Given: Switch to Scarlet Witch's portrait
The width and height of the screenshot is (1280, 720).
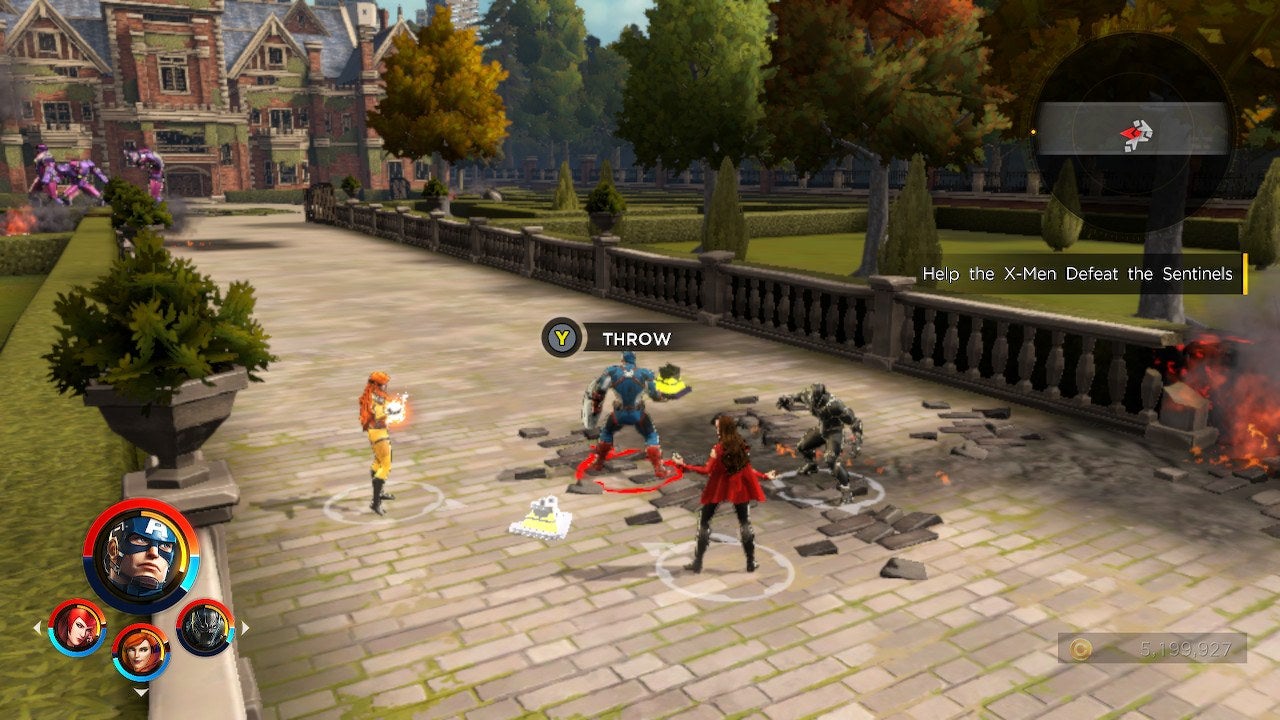Looking at the screenshot, I should [78, 627].
